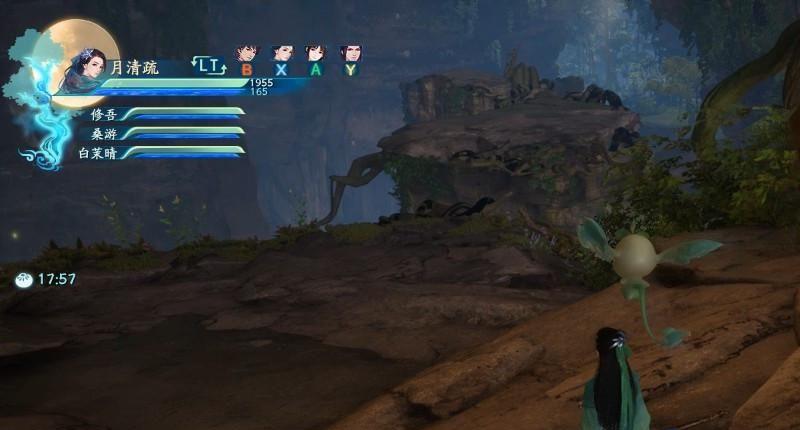Image resolution: width=800 pixels, height=430 pixels.
Task: Switch to the character portrait above orange B
Action: (x=246, y=53)
